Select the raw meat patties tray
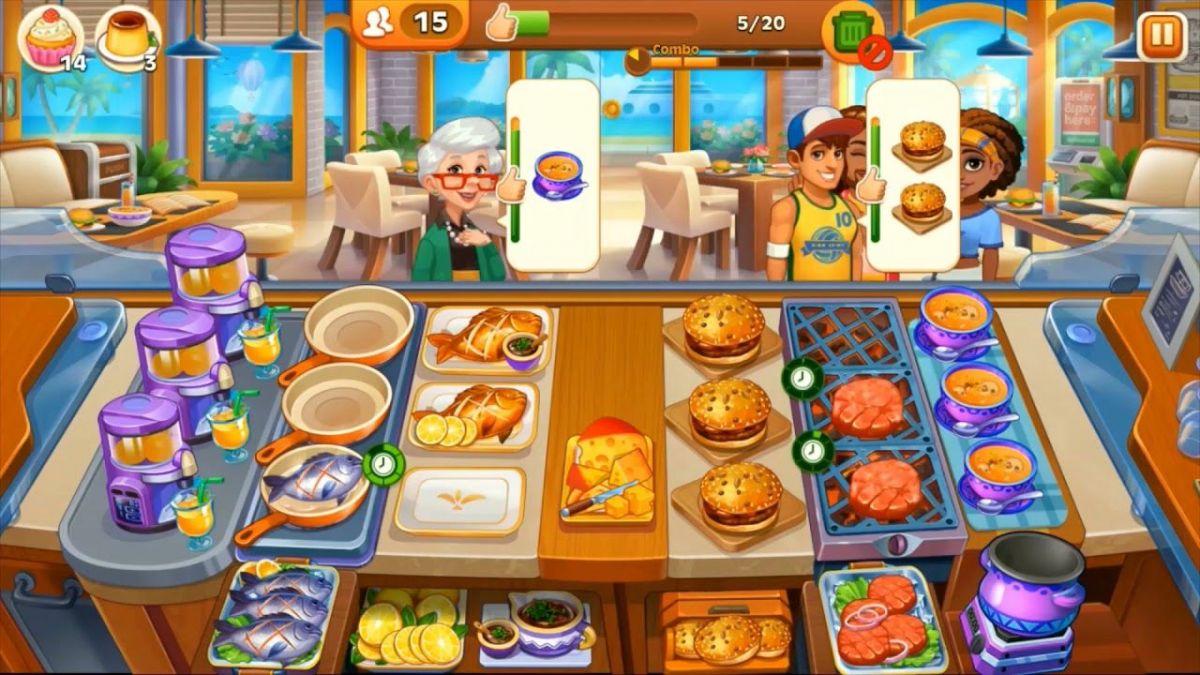1200x675 pixels. point(880,620)
